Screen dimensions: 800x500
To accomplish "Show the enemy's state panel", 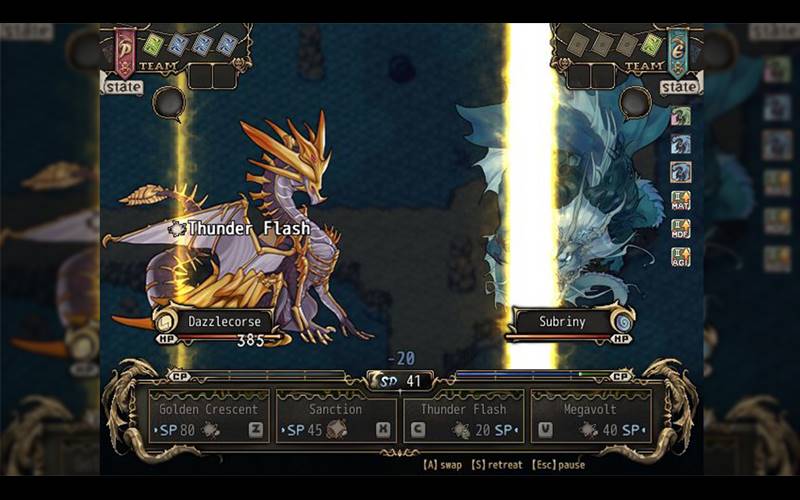I will pos(680,87).
